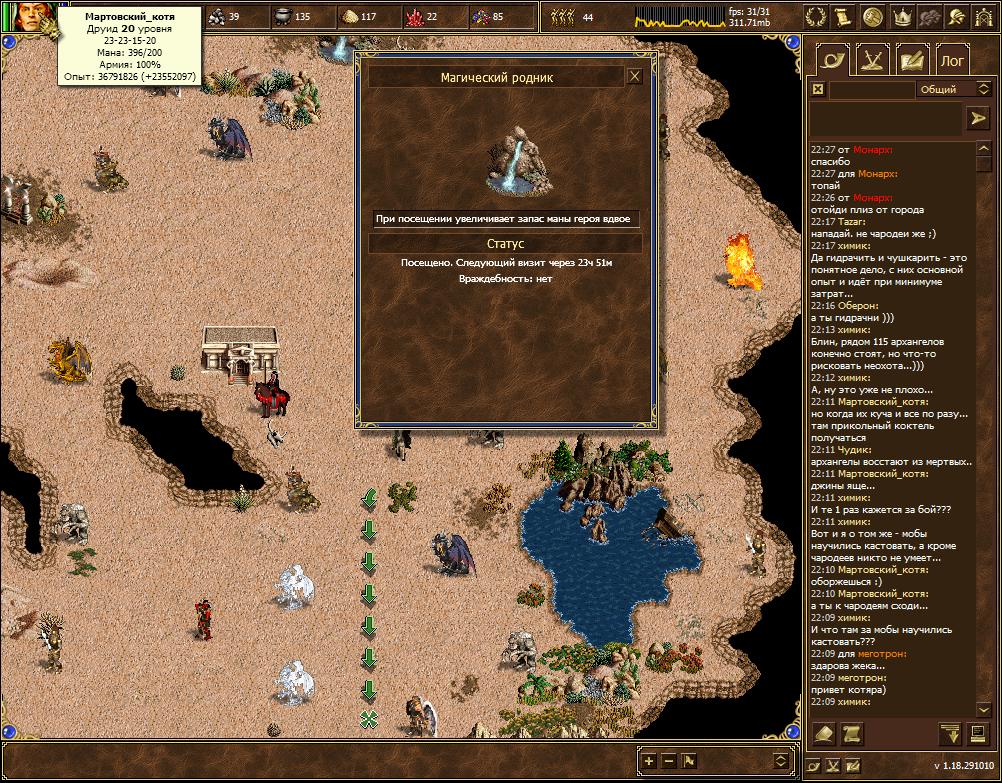This screenshot has width=1002, height=783.
Task: Open the scroll icon in top toolbar
Action: pyautogui.click(x=845, y=17)
